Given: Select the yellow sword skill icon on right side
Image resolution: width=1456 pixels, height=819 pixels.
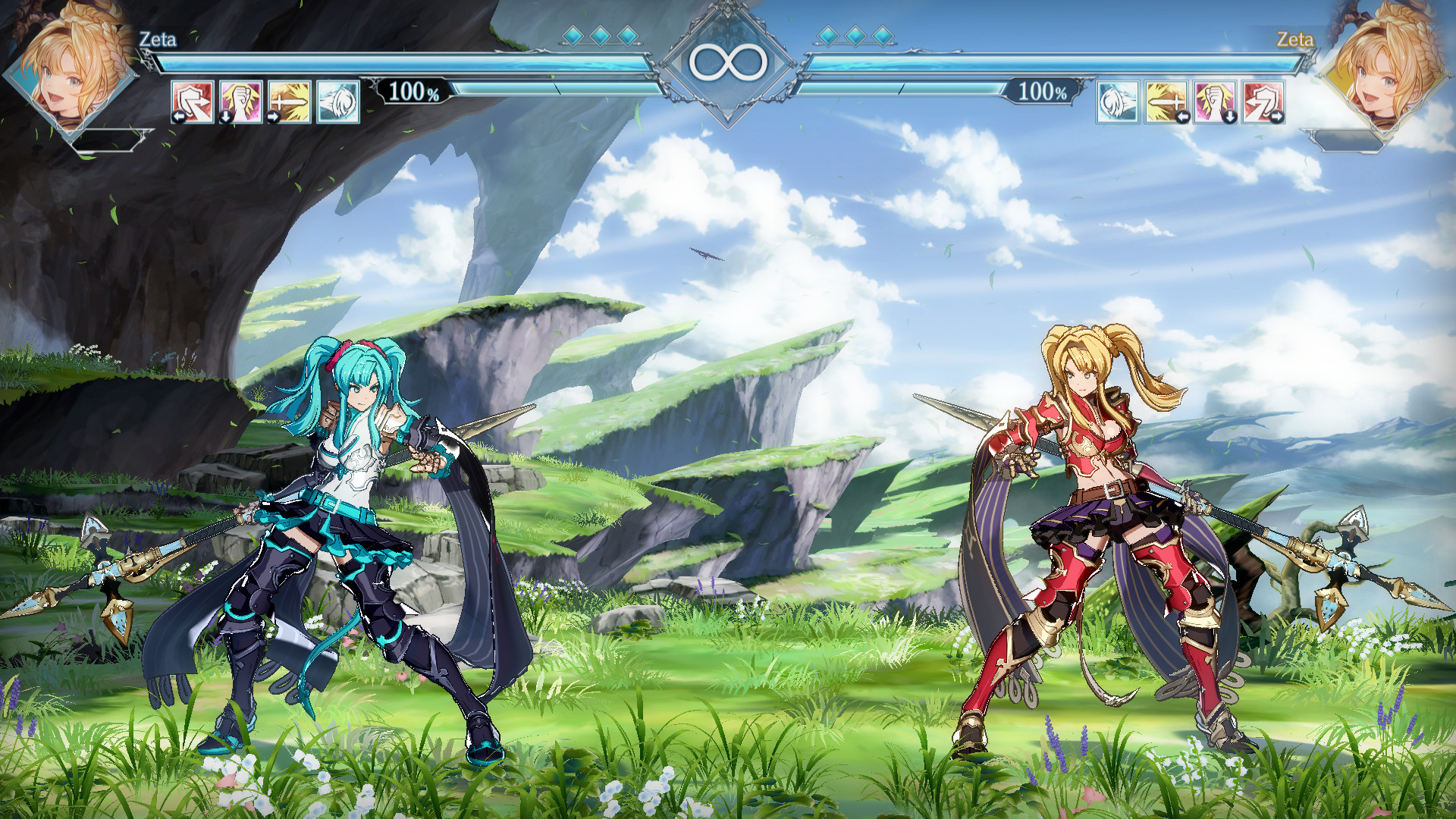Looking at the screenshot, I should point(1165,101).
